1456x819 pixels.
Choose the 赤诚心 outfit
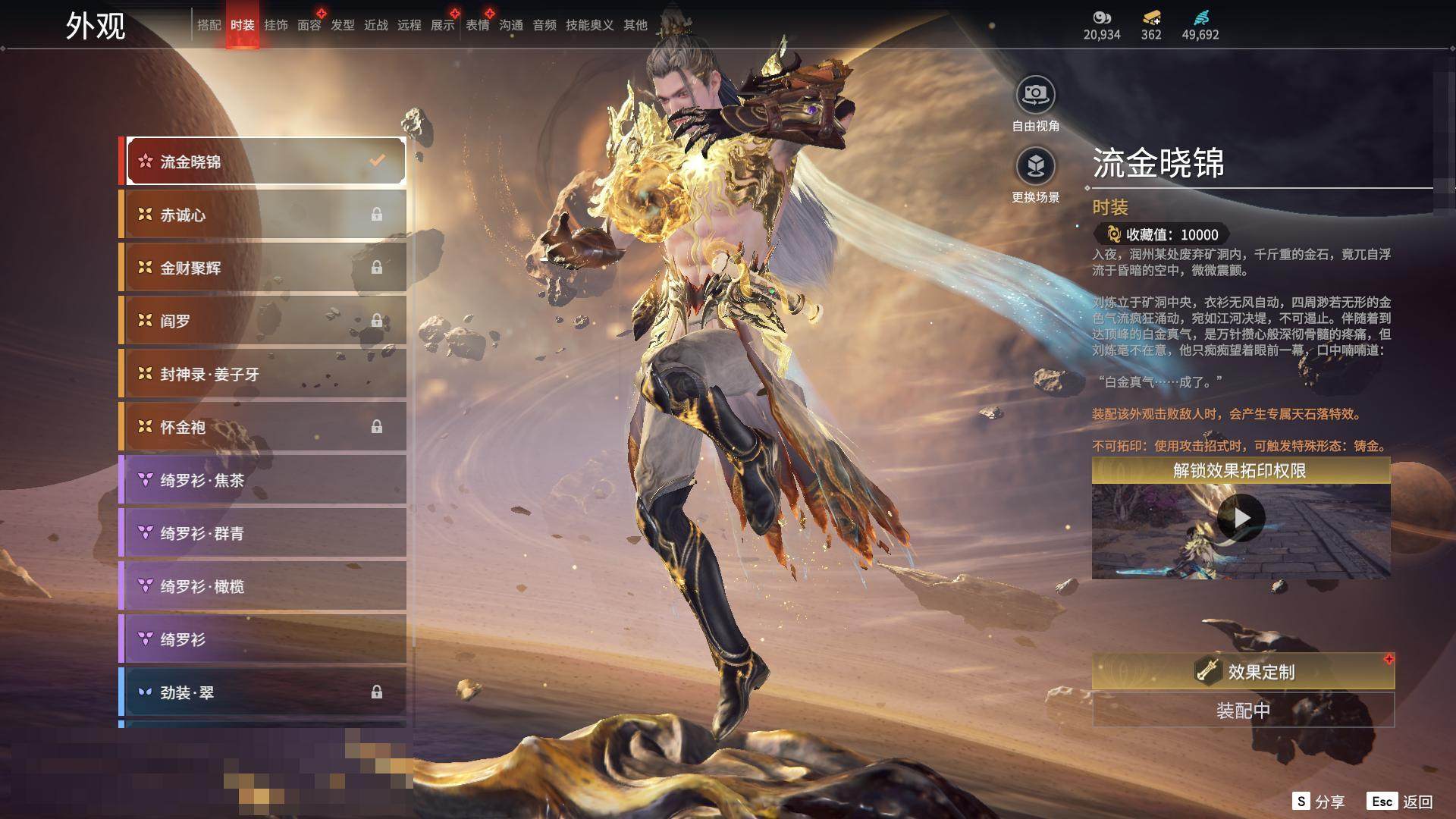[x=263, y=215]
